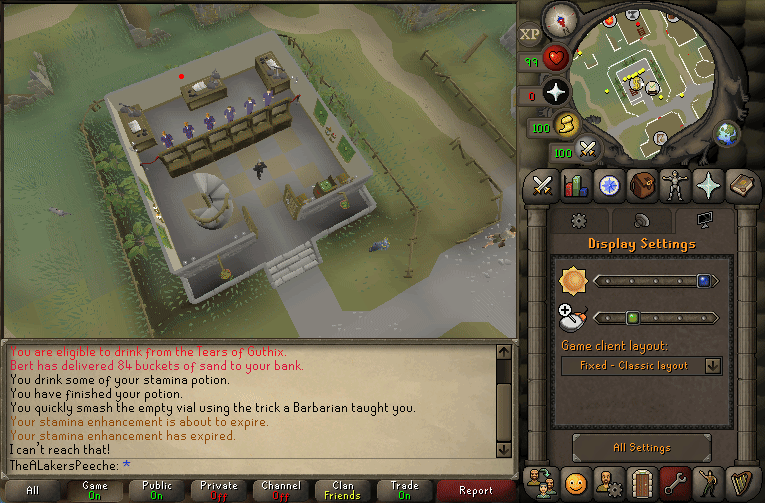
Task: Expand the Game client layout dropdown
Action: click(642, 366)
